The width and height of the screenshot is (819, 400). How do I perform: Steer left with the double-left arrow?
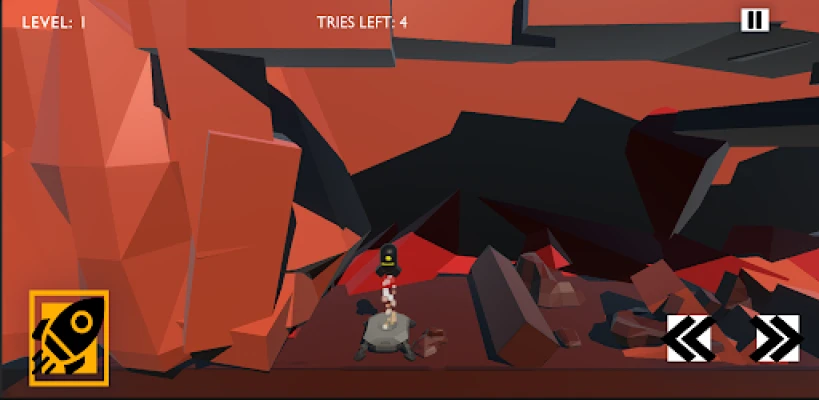pos(689,338)
